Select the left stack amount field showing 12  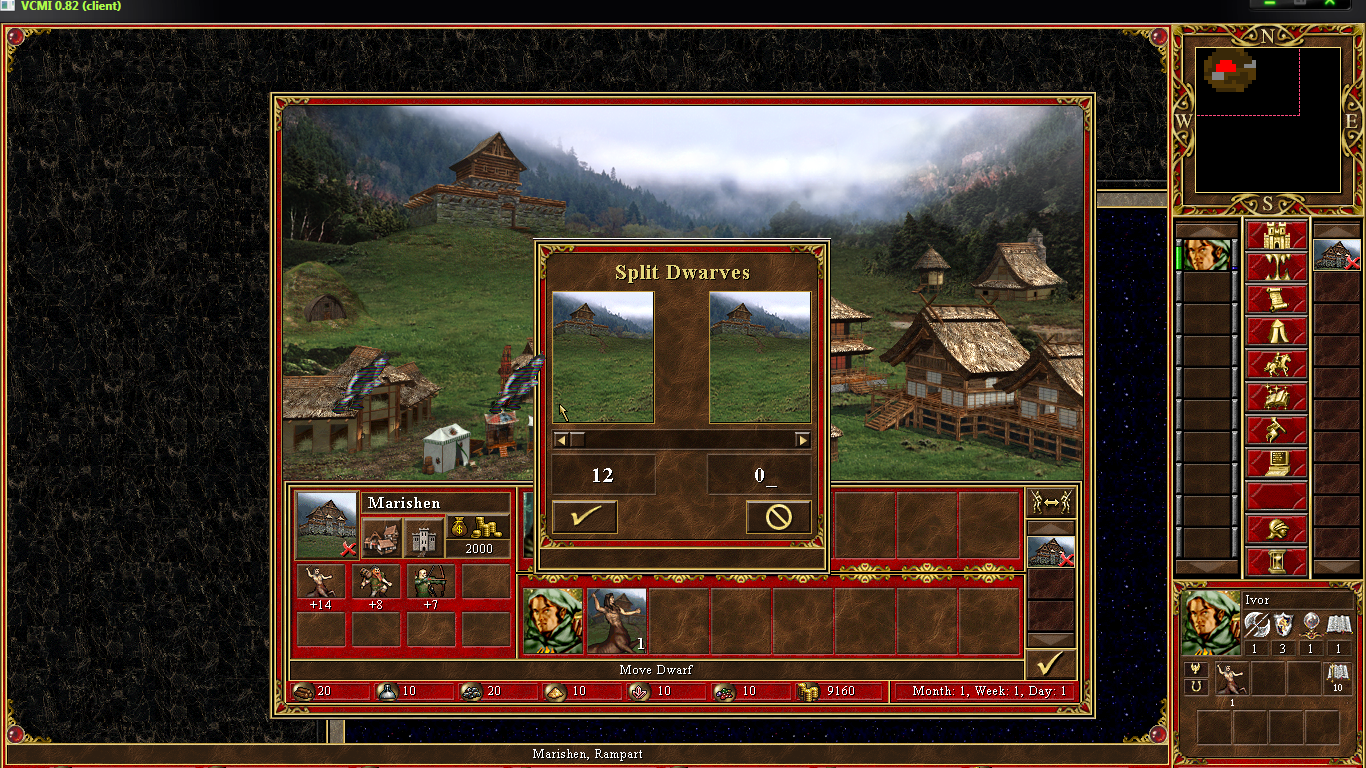point(603,475)
